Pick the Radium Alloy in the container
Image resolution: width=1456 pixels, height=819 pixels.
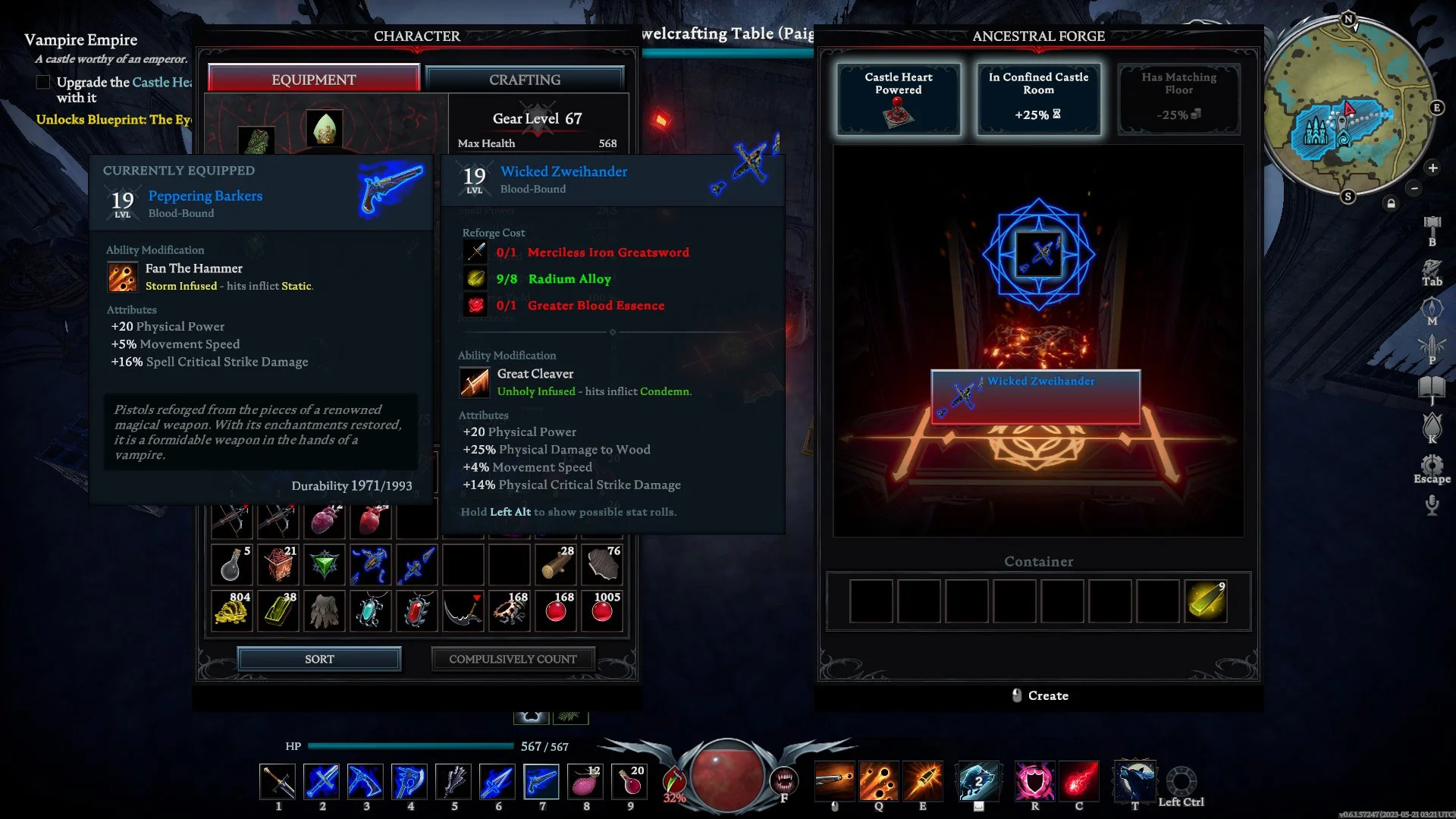[x=1205, y=601]
